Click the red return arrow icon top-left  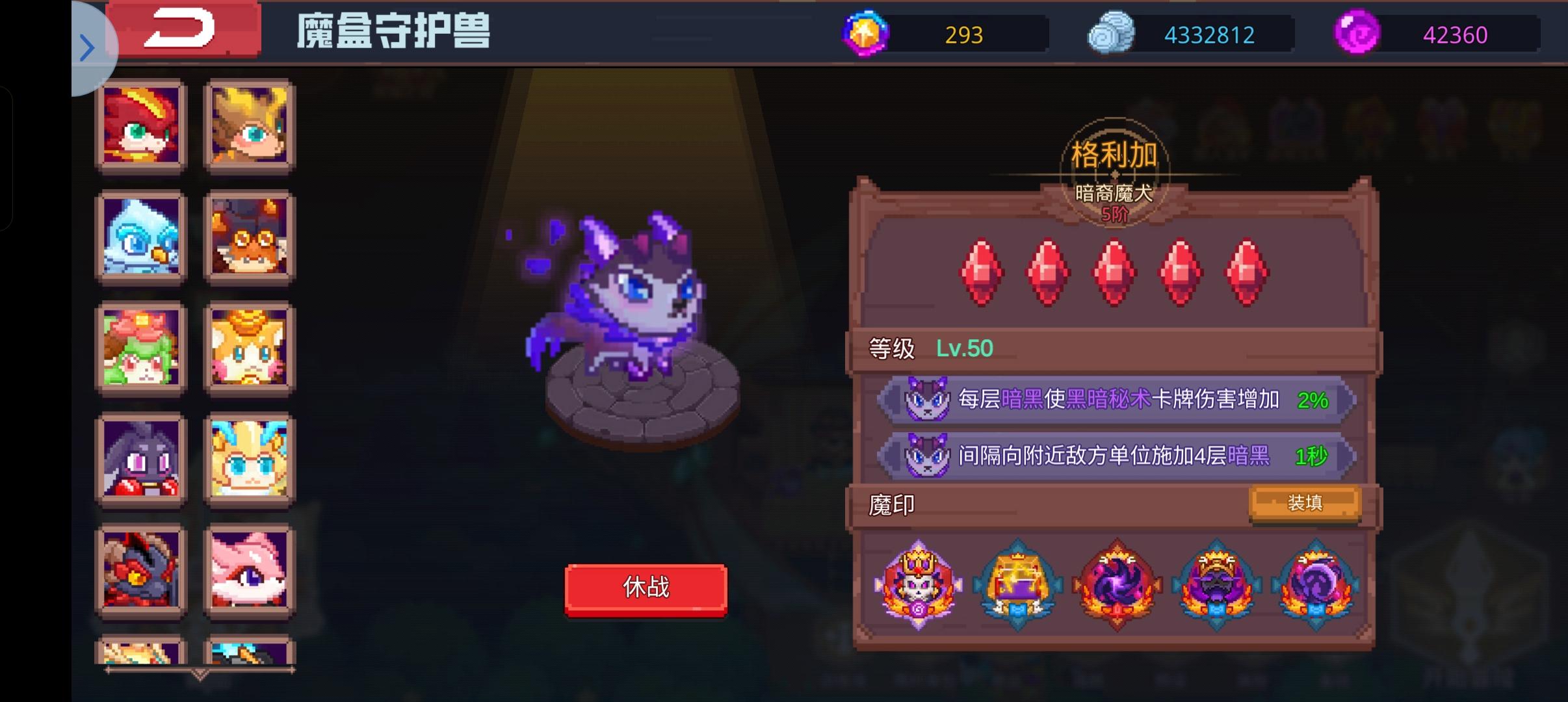click(x=184, y=30)
